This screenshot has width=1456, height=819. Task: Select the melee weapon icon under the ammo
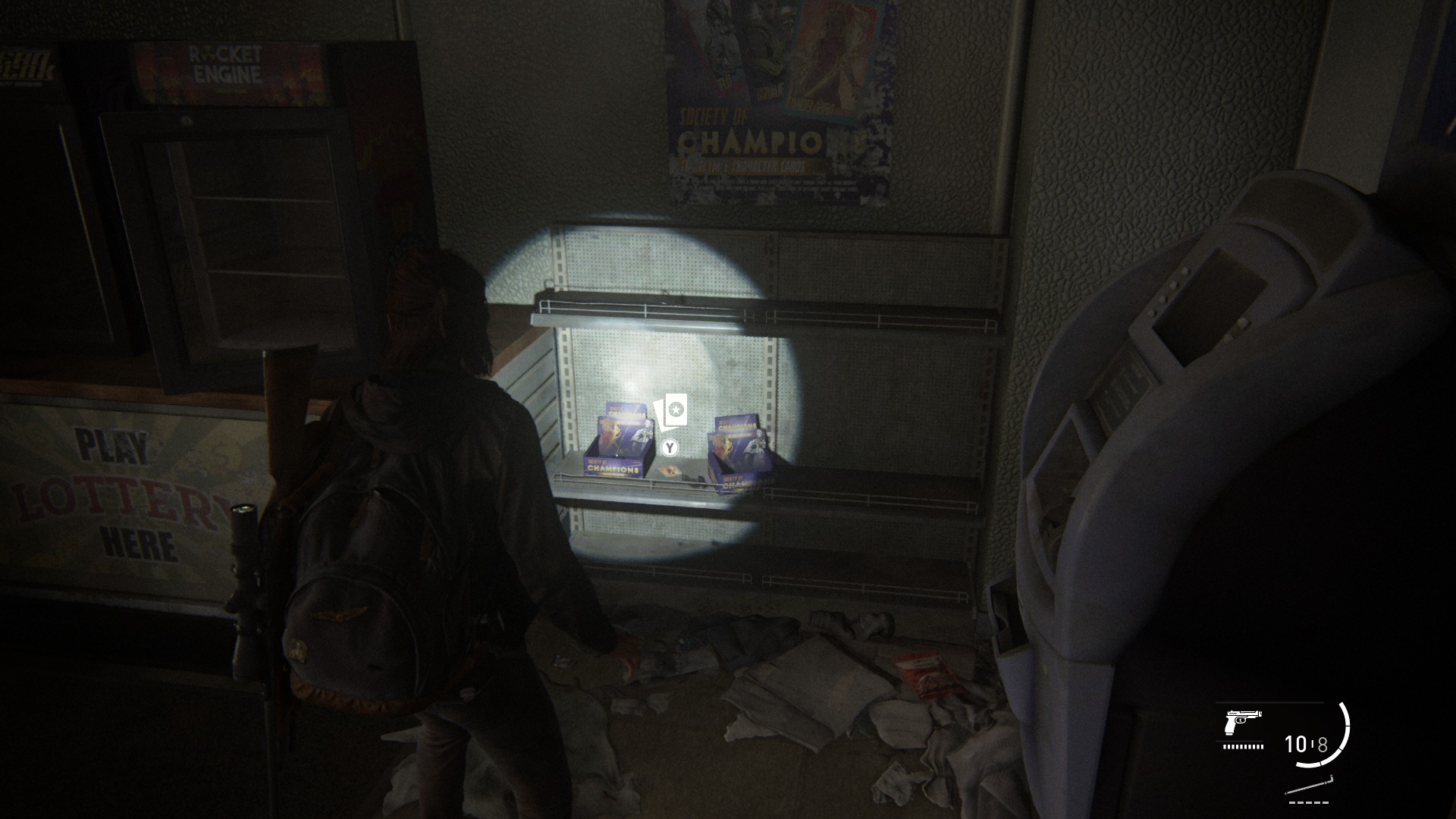coord(1310,786)
